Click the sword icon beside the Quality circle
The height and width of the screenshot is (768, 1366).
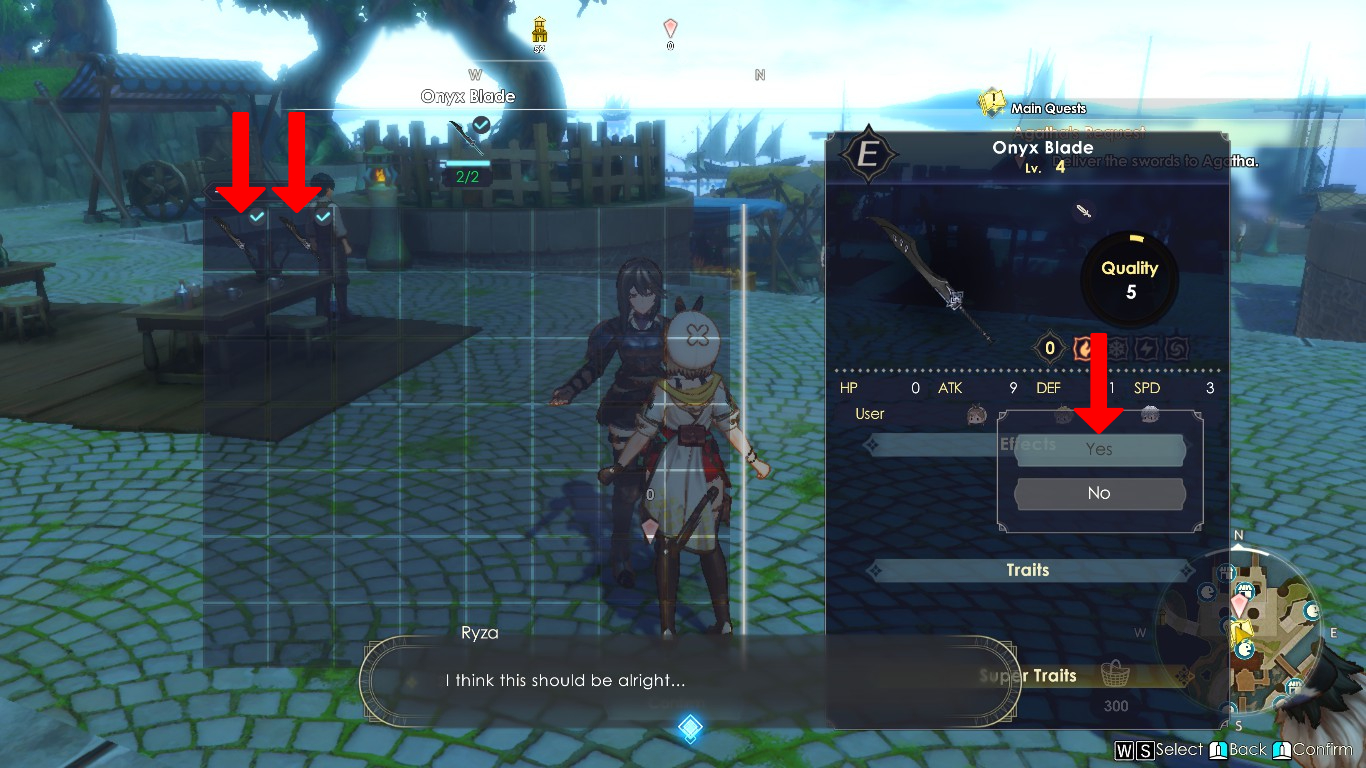(x=1085, y=211)
